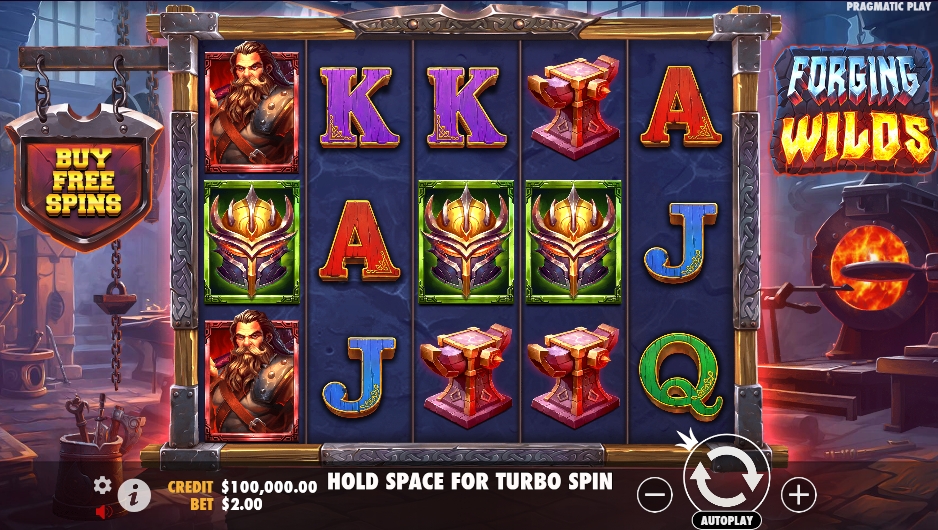Open the settings gear menu

tap(102, 485)
